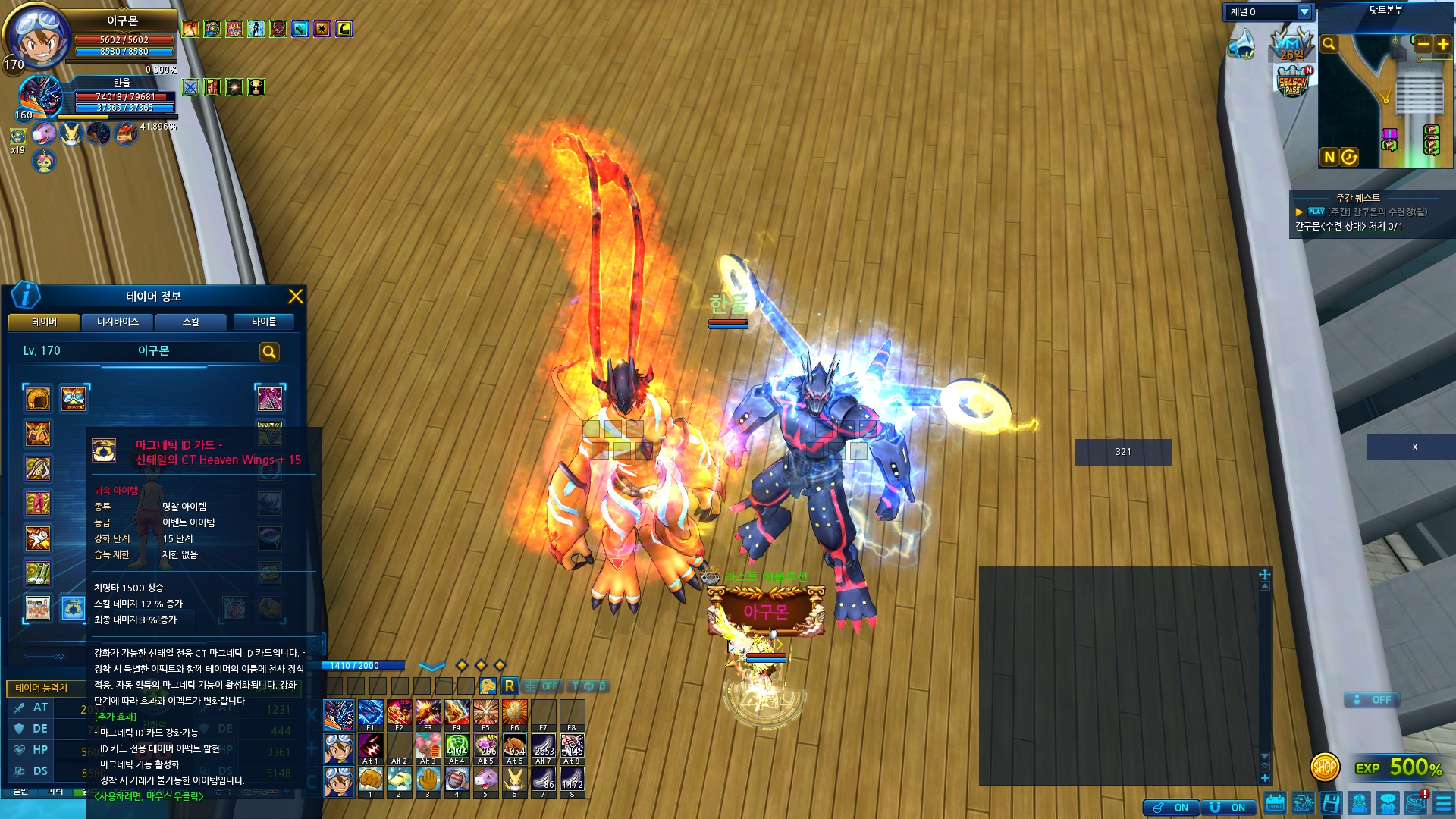Click the magnifier button beside tamer name
This screenshot has height=819, width=1456.
(x=269, y=352)
